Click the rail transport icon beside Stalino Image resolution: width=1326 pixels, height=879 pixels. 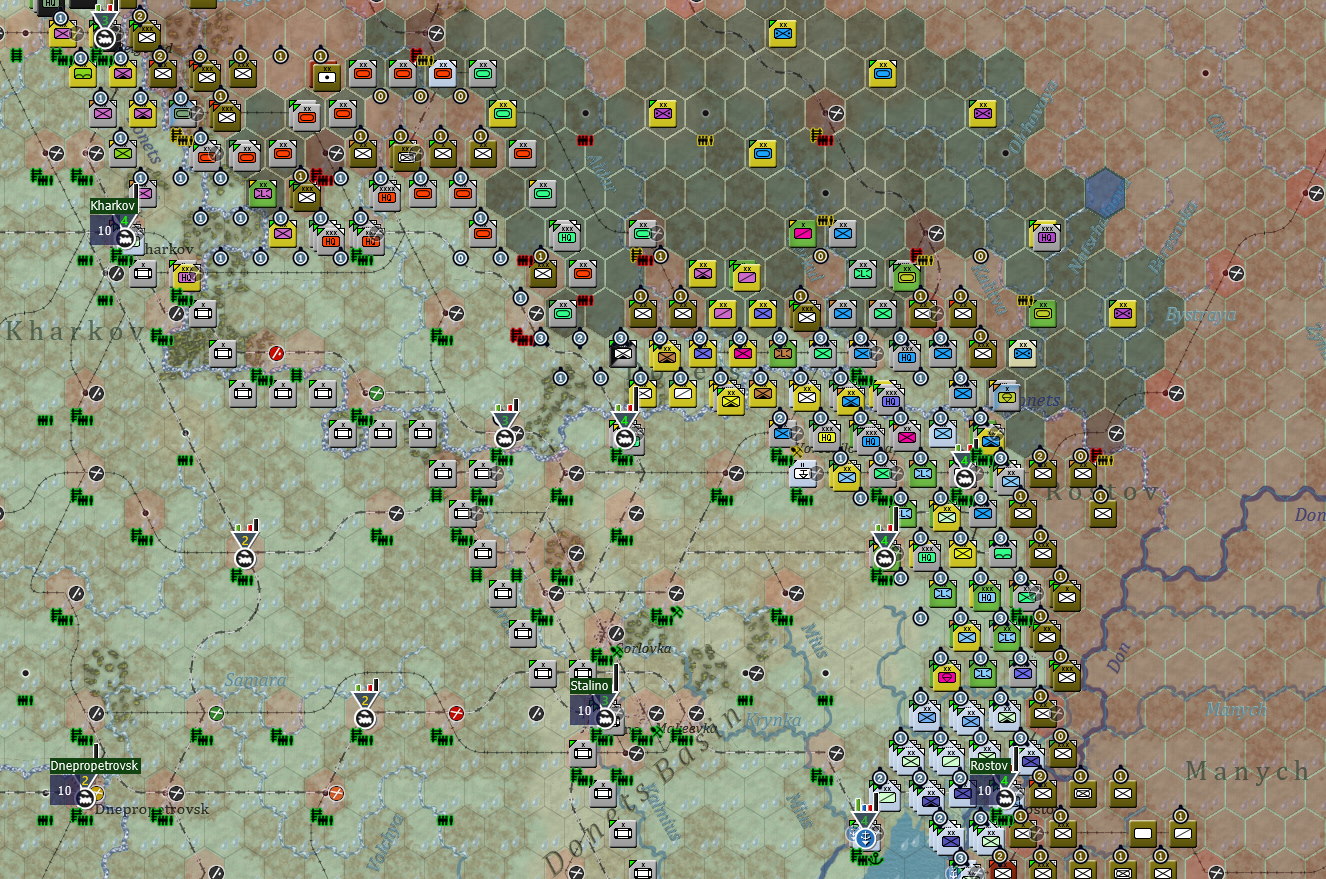tap(605, 718)
